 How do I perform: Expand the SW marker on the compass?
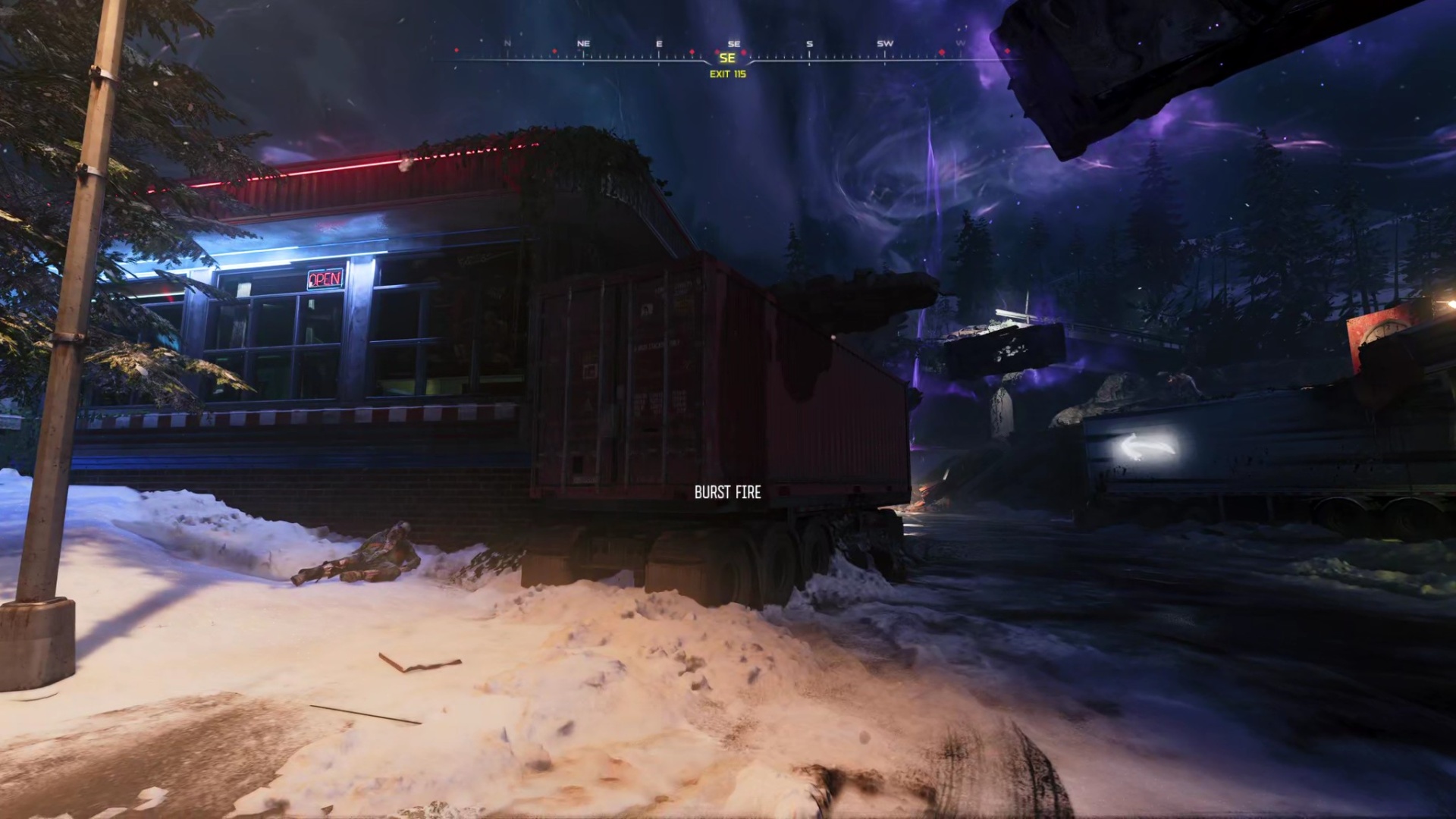883,43
